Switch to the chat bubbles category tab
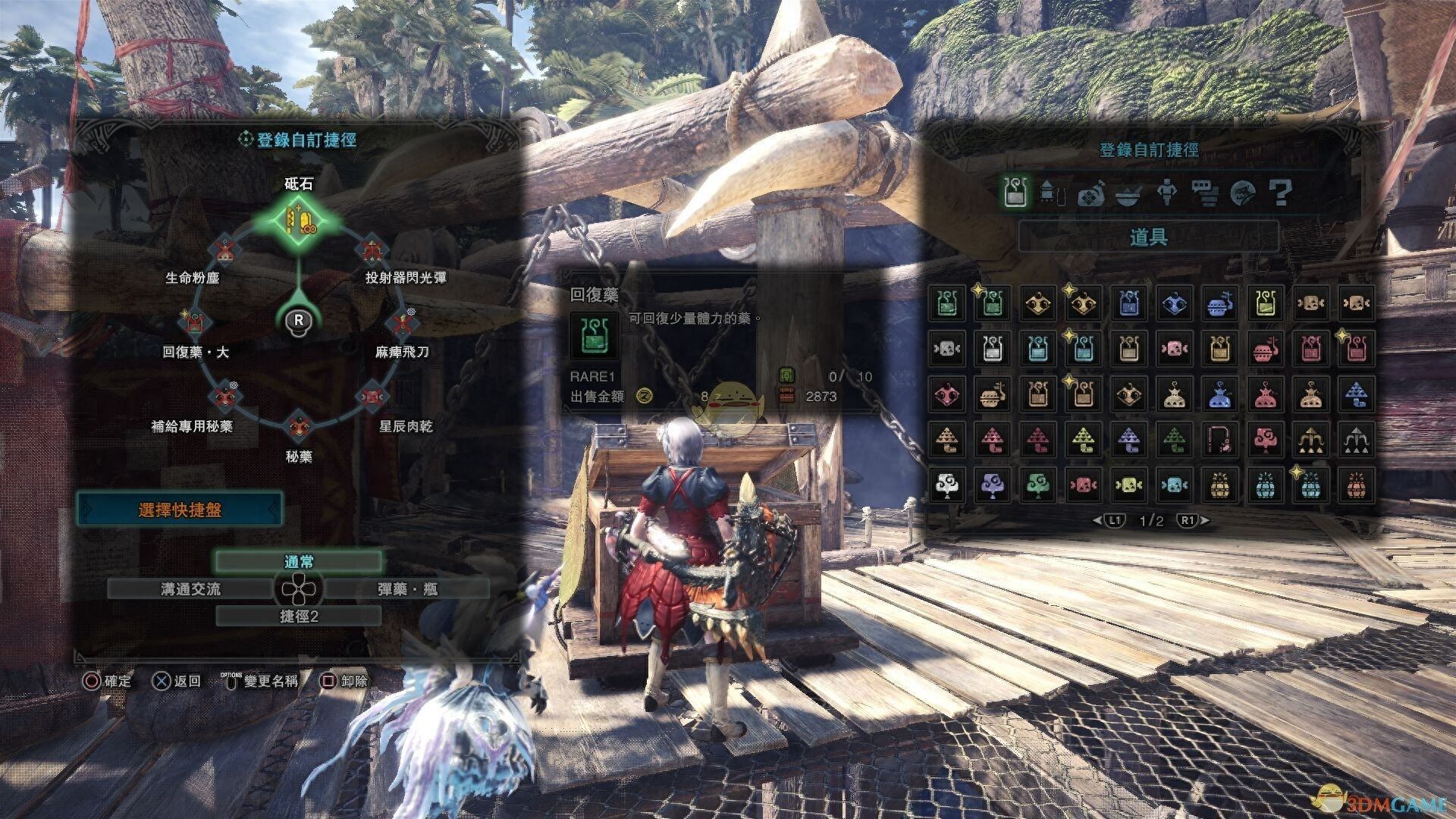This screenshot has height=819, width=1456. click(1204, 193)
